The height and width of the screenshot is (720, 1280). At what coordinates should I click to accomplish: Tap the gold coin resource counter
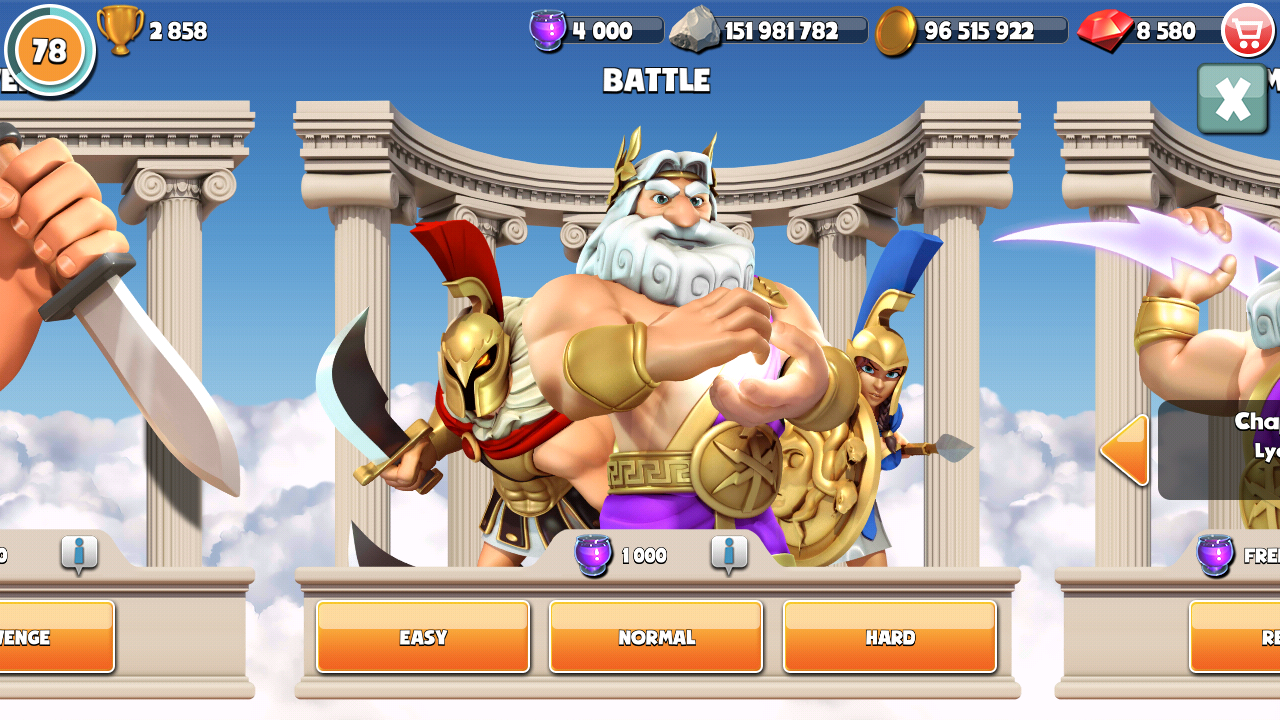coord(970,30)
